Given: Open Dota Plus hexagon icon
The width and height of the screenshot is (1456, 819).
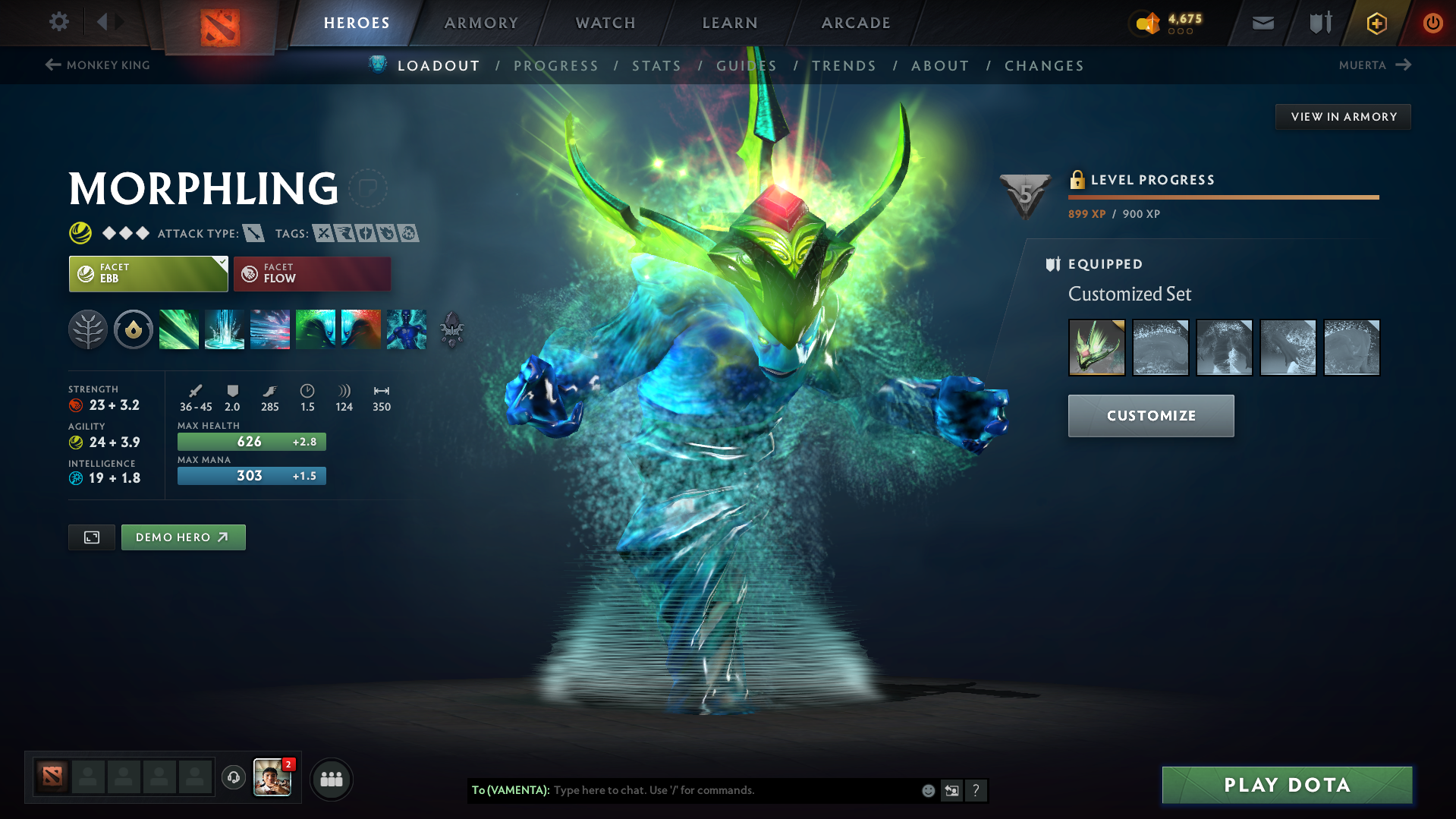Looking at the screenshot, I should click(x=1376, y=23).
